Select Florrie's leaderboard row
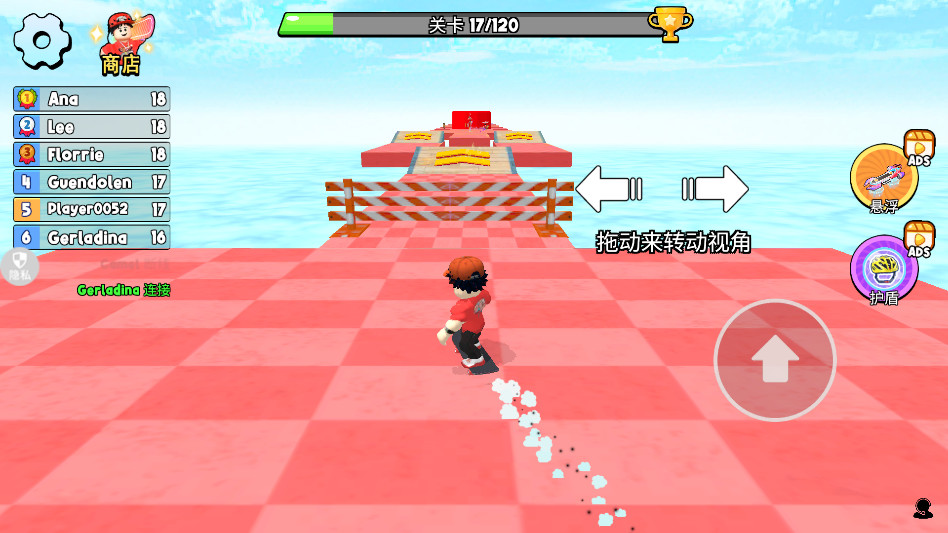The image size is (948, 533). coord(92,155)
